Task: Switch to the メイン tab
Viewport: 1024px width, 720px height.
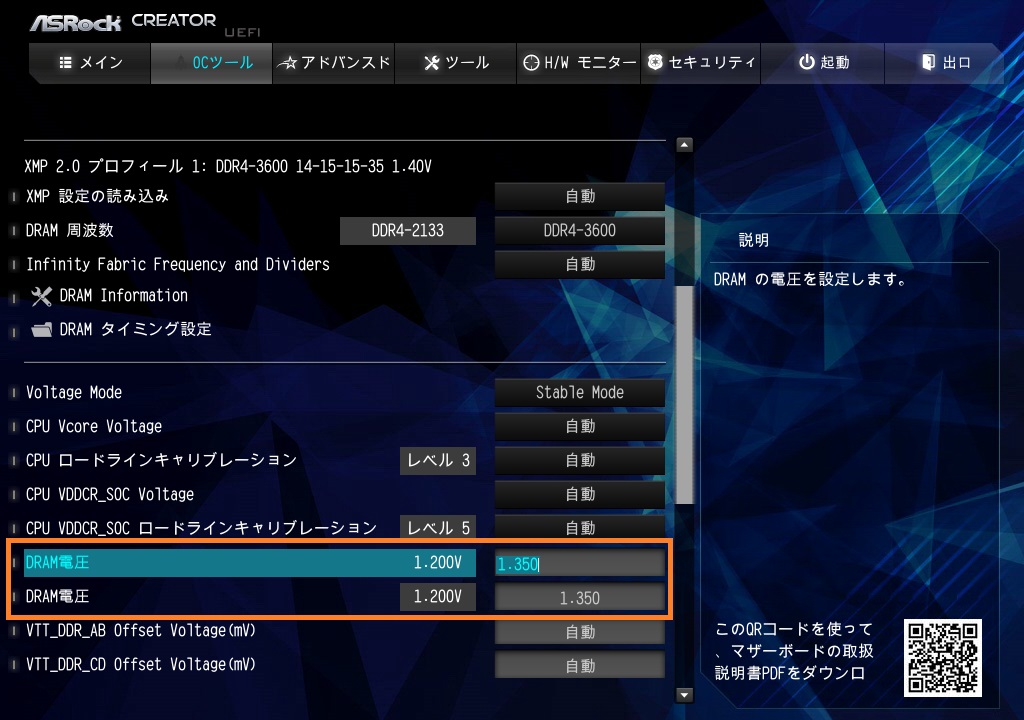Action: pyautogui.click(x=91, y=63)
